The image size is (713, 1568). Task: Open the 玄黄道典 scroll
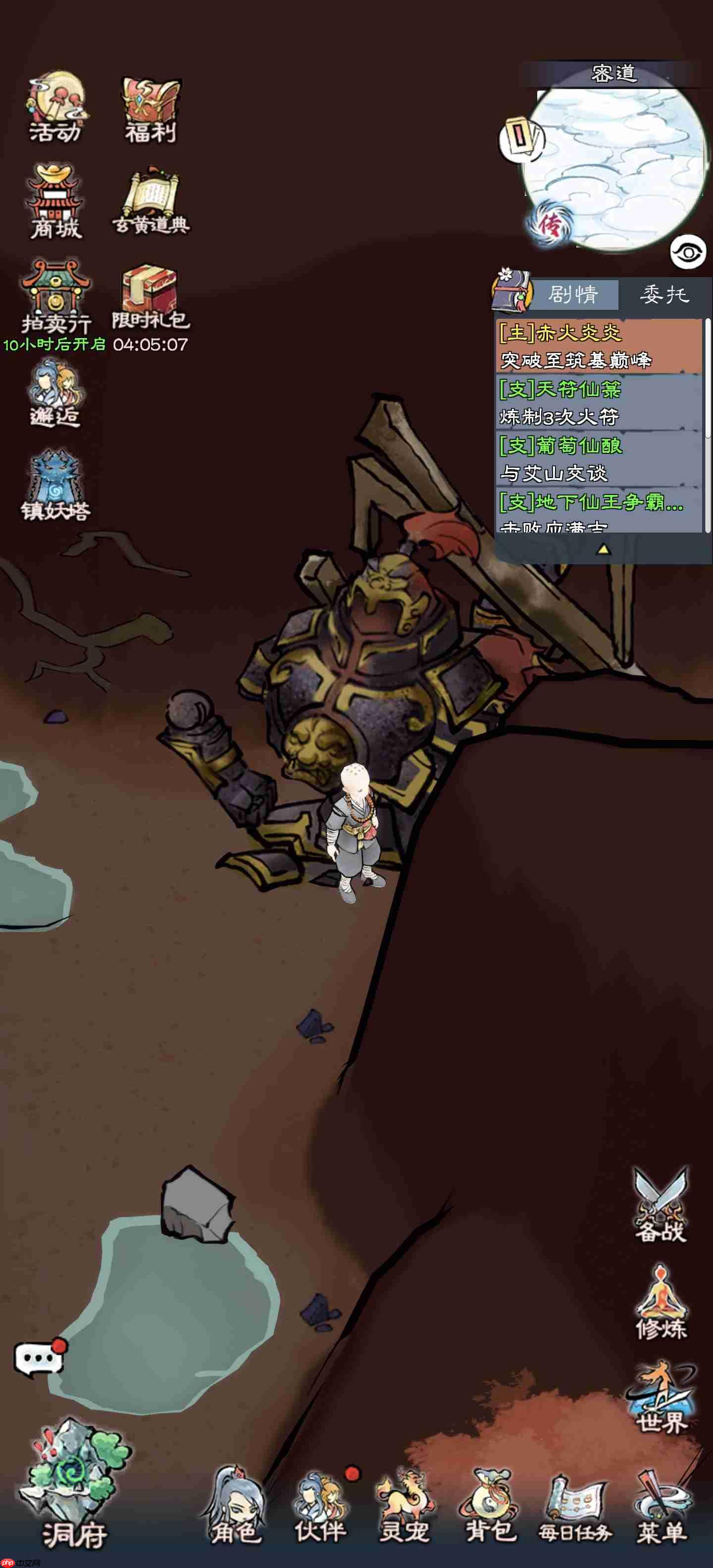click(x=151, y=202)
